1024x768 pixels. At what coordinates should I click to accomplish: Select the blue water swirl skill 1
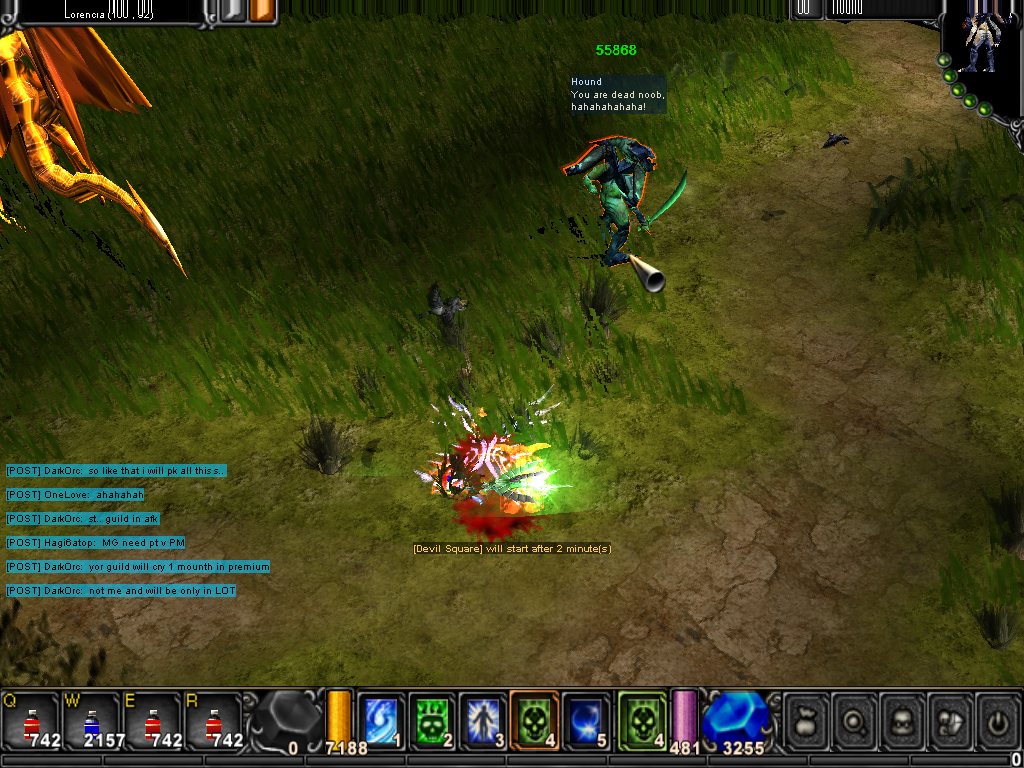(x=381, y=721)
